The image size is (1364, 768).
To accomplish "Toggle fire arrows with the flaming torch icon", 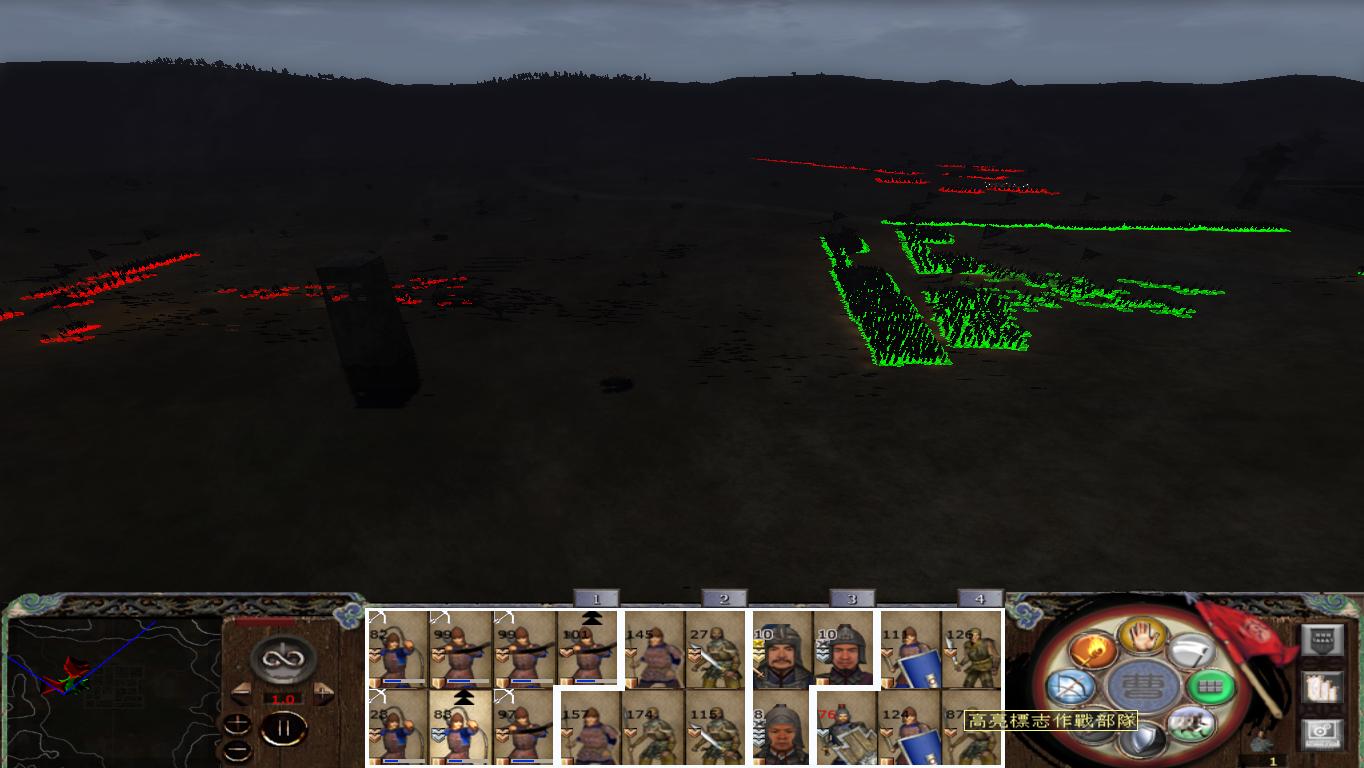I will pyautogui.click(x=1093, y=651).
